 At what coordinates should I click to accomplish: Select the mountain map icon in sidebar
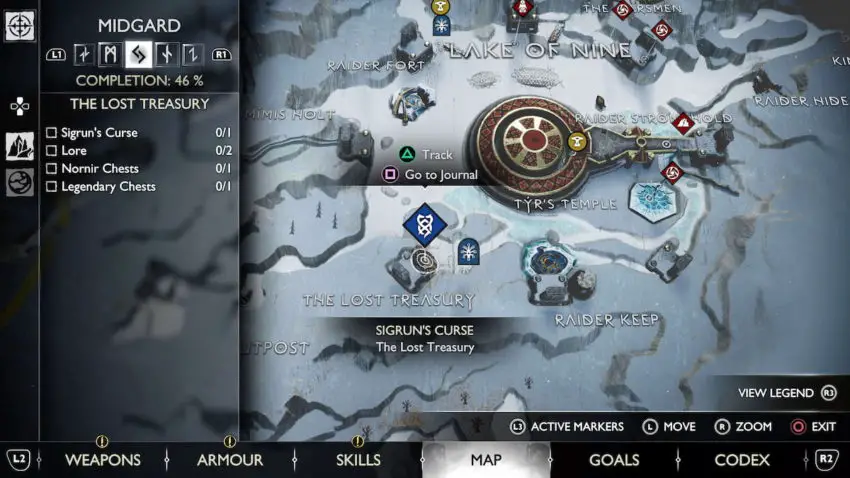coord(20,146)
